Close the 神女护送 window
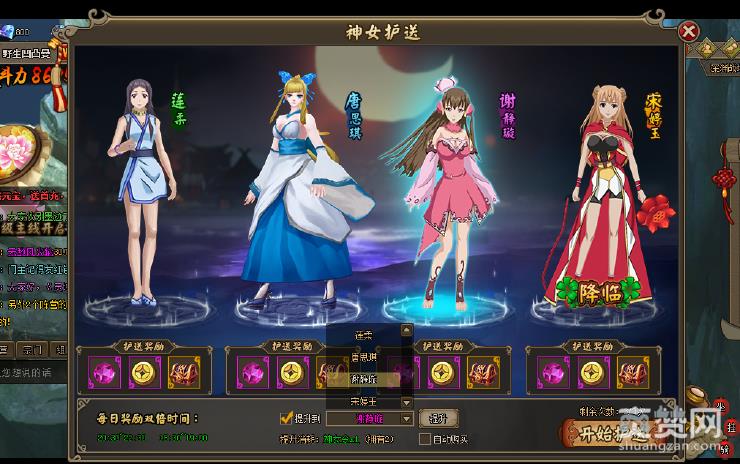740x464 pixels. (x=688, y=31)
